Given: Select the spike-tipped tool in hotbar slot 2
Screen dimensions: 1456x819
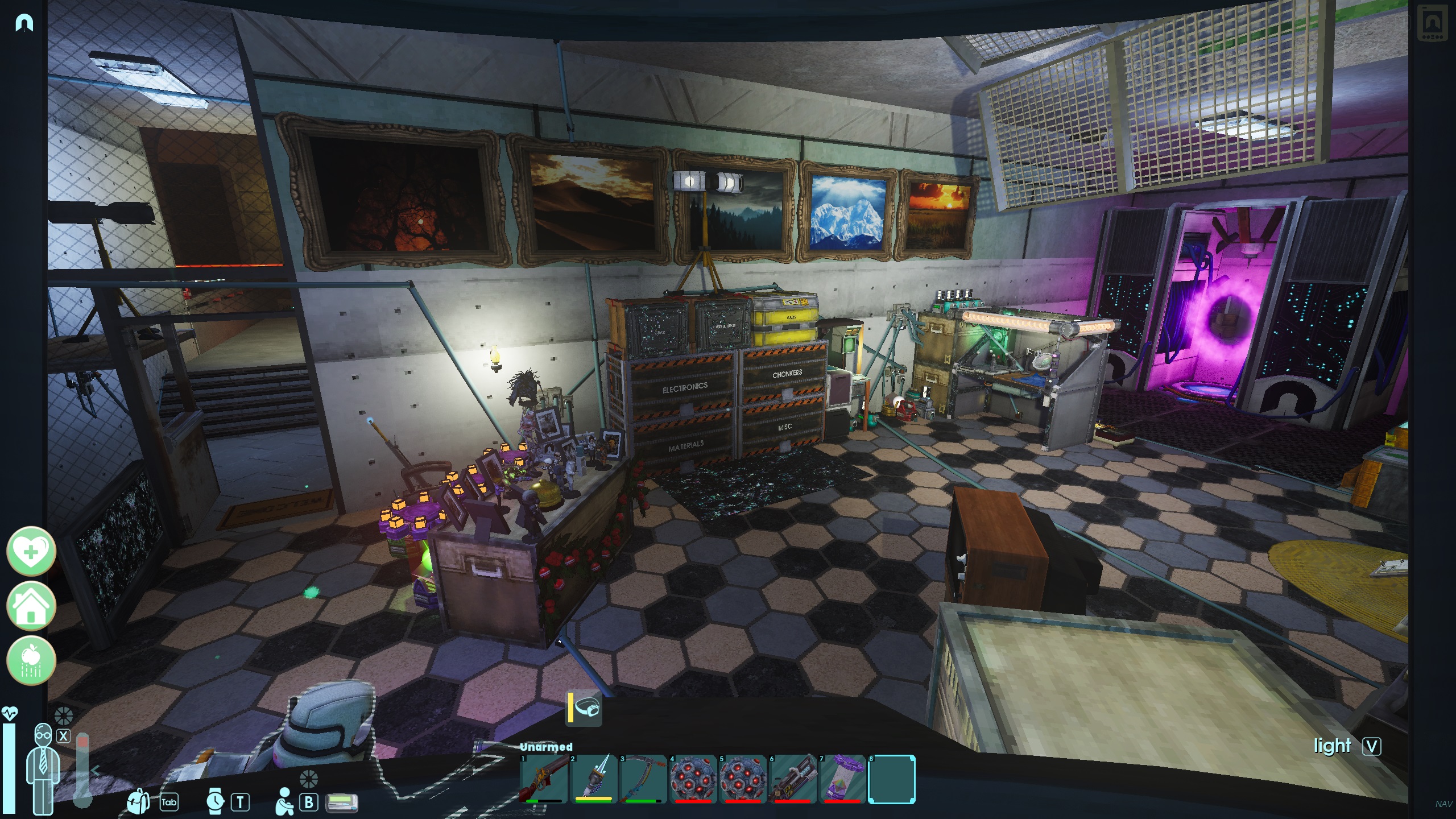Looking at the screenshot, I should 593,778.
